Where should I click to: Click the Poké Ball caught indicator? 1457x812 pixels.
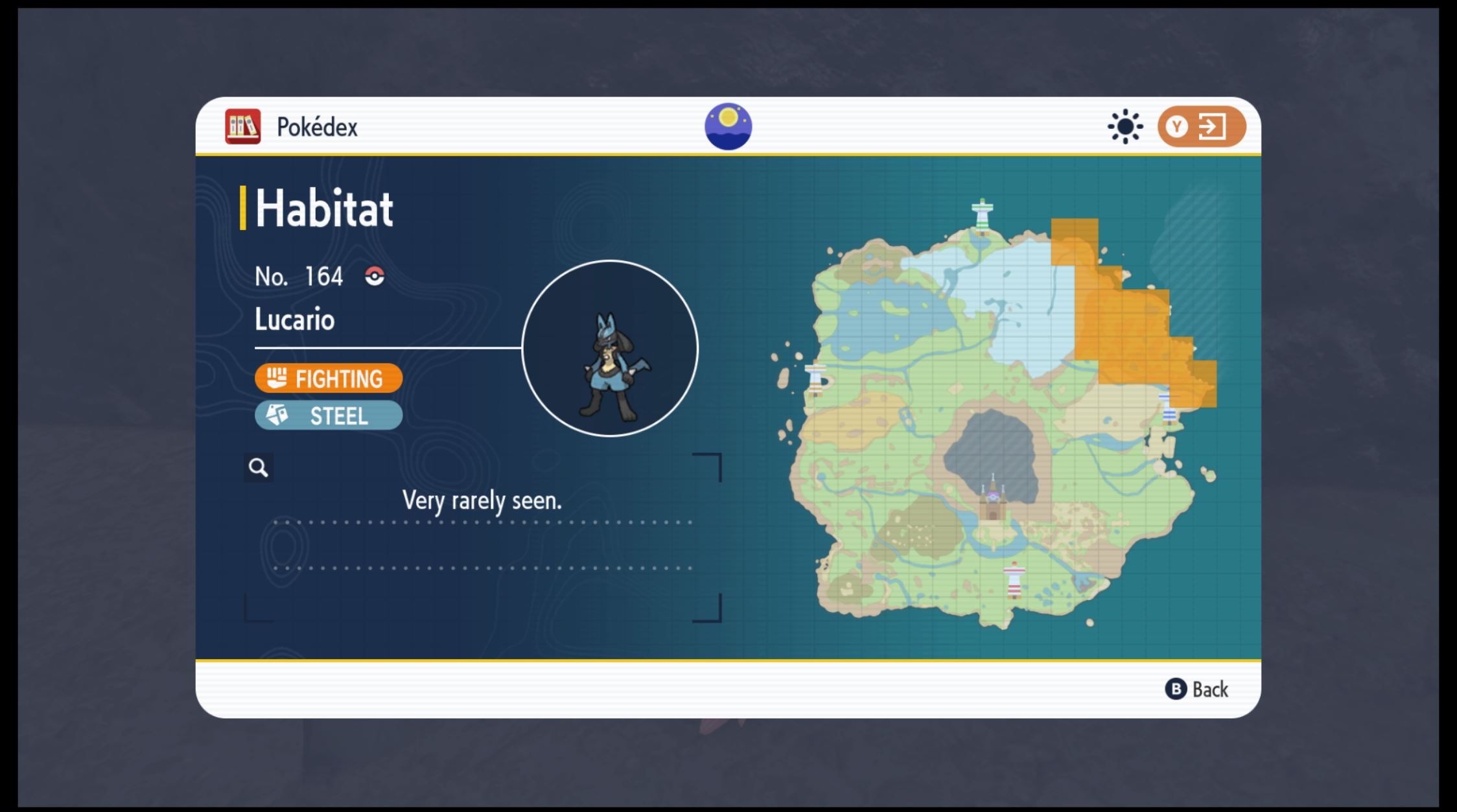375,276
